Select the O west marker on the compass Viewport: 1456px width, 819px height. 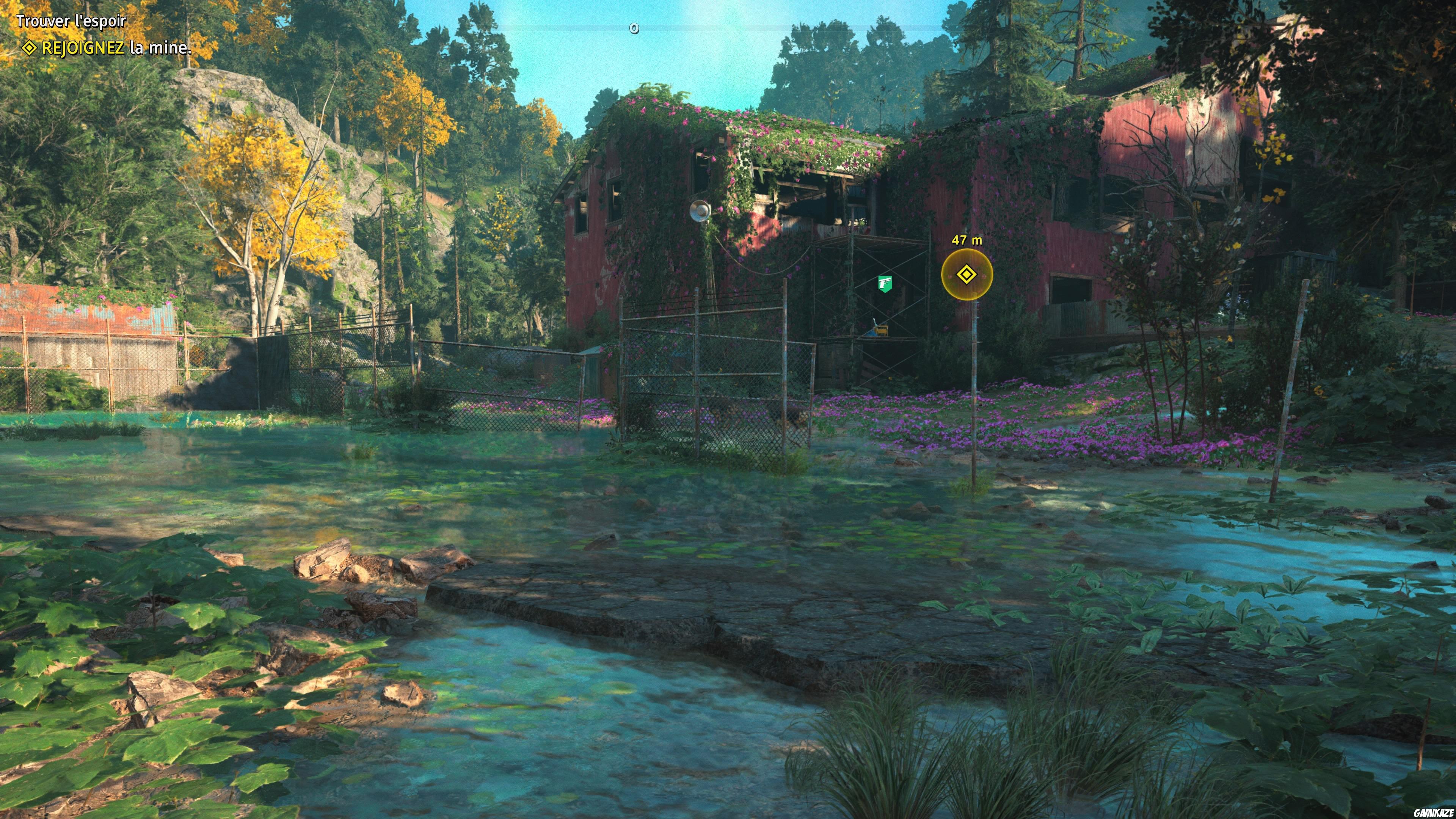pyautogui.click(x=635, y=27)
